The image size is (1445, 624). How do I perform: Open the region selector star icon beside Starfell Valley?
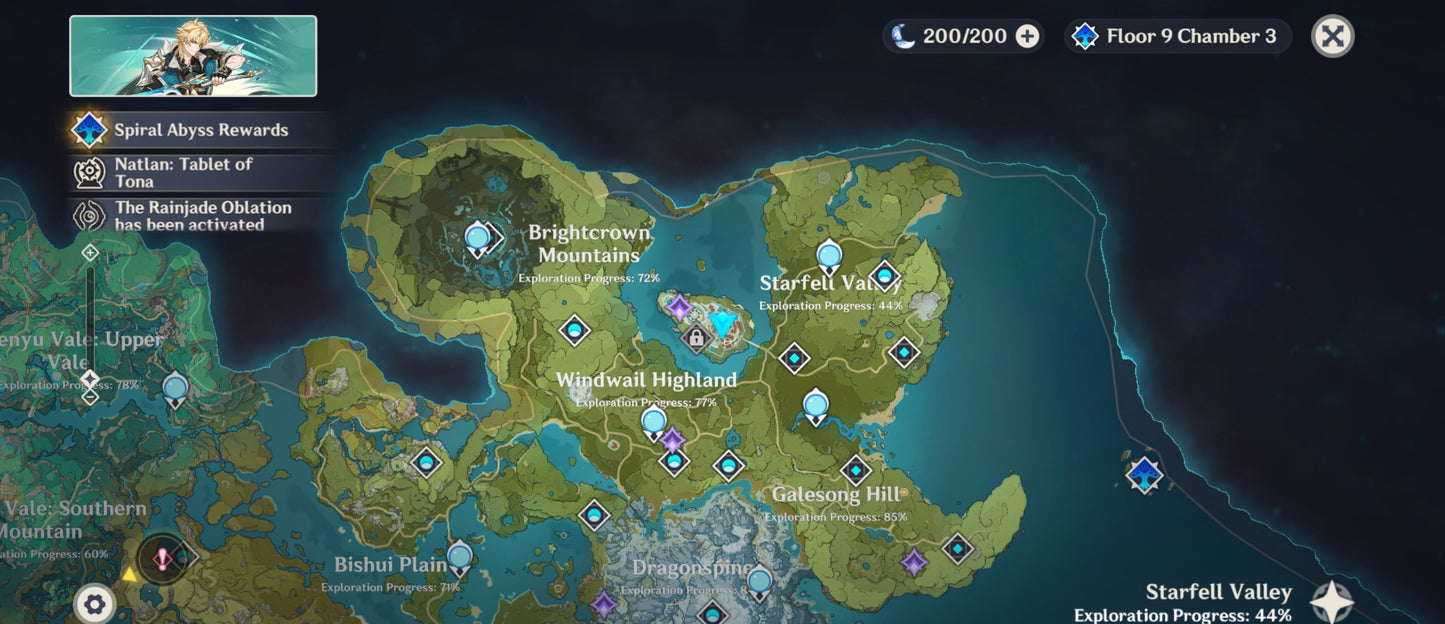point(1332,602)
